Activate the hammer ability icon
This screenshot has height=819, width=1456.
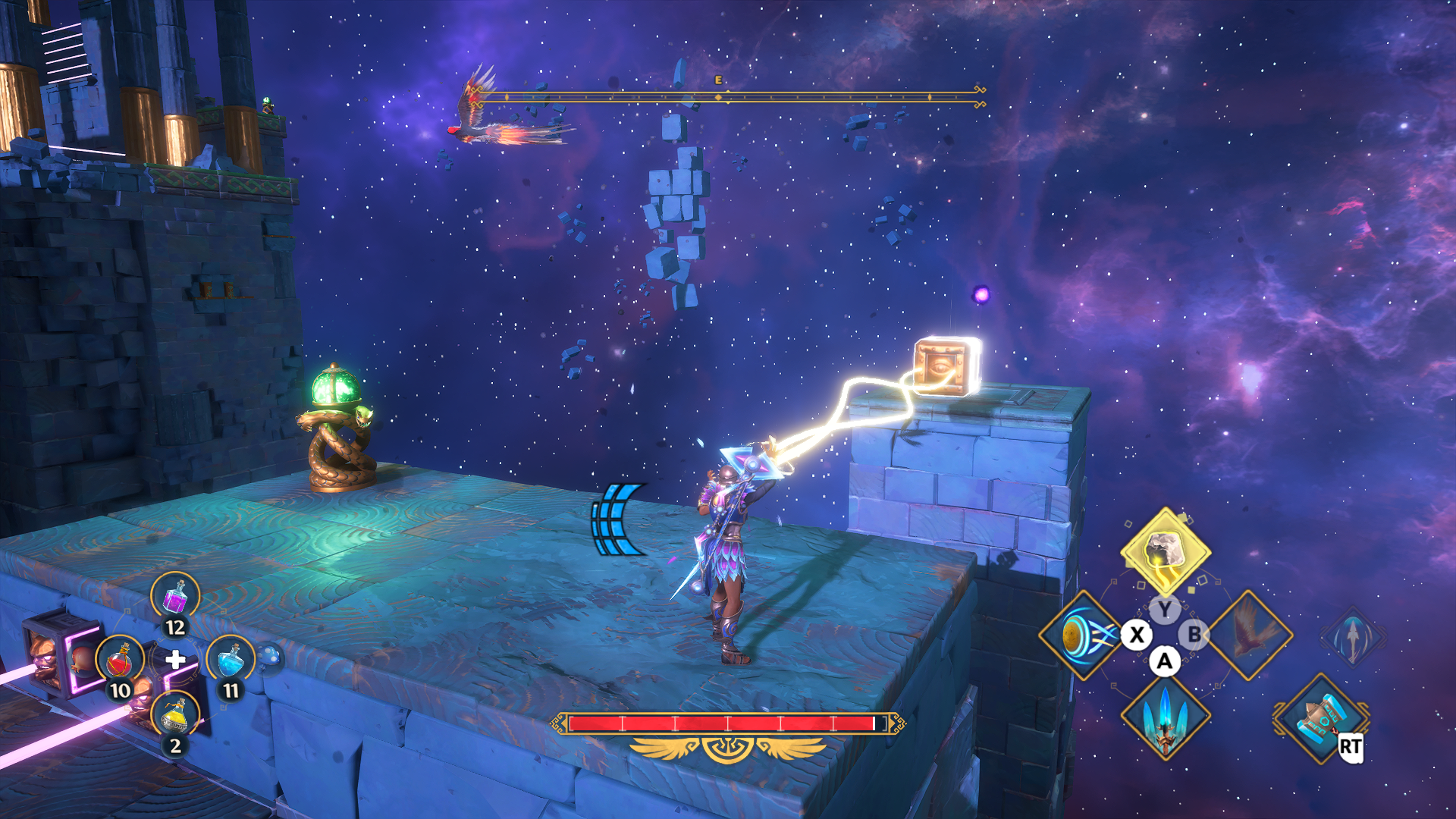click(1322, 718)
